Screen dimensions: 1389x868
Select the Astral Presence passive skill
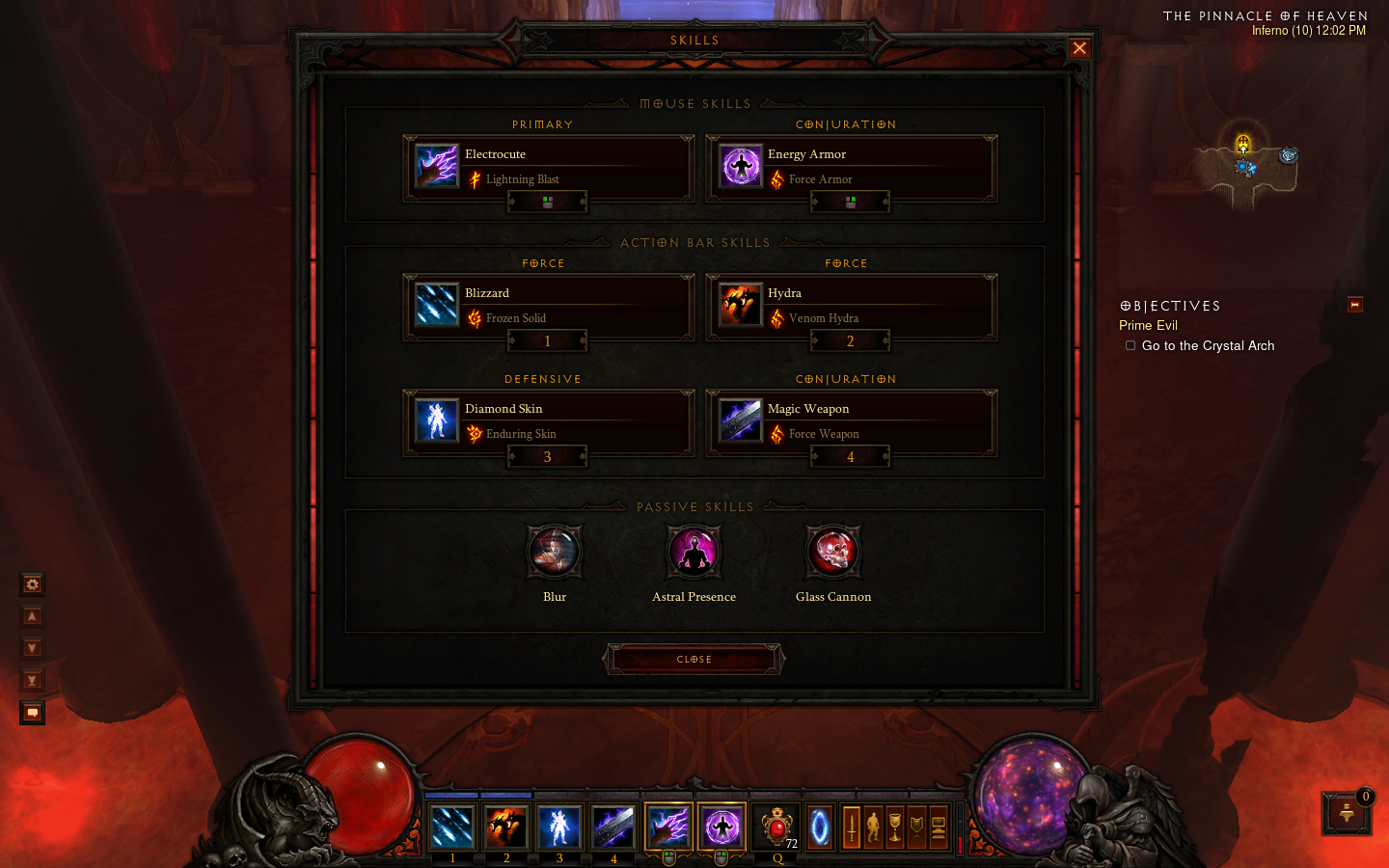(x=694, y=552)
